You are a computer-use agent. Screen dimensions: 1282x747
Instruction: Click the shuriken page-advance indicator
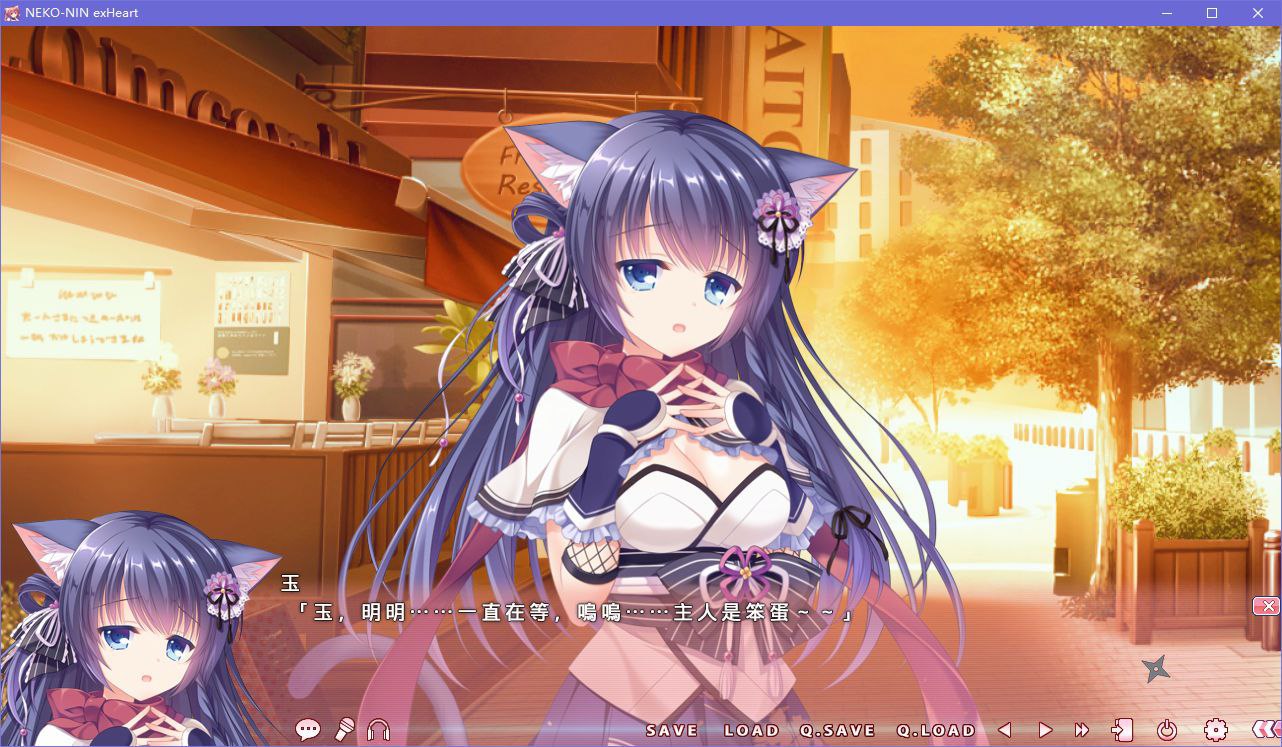1156,670
